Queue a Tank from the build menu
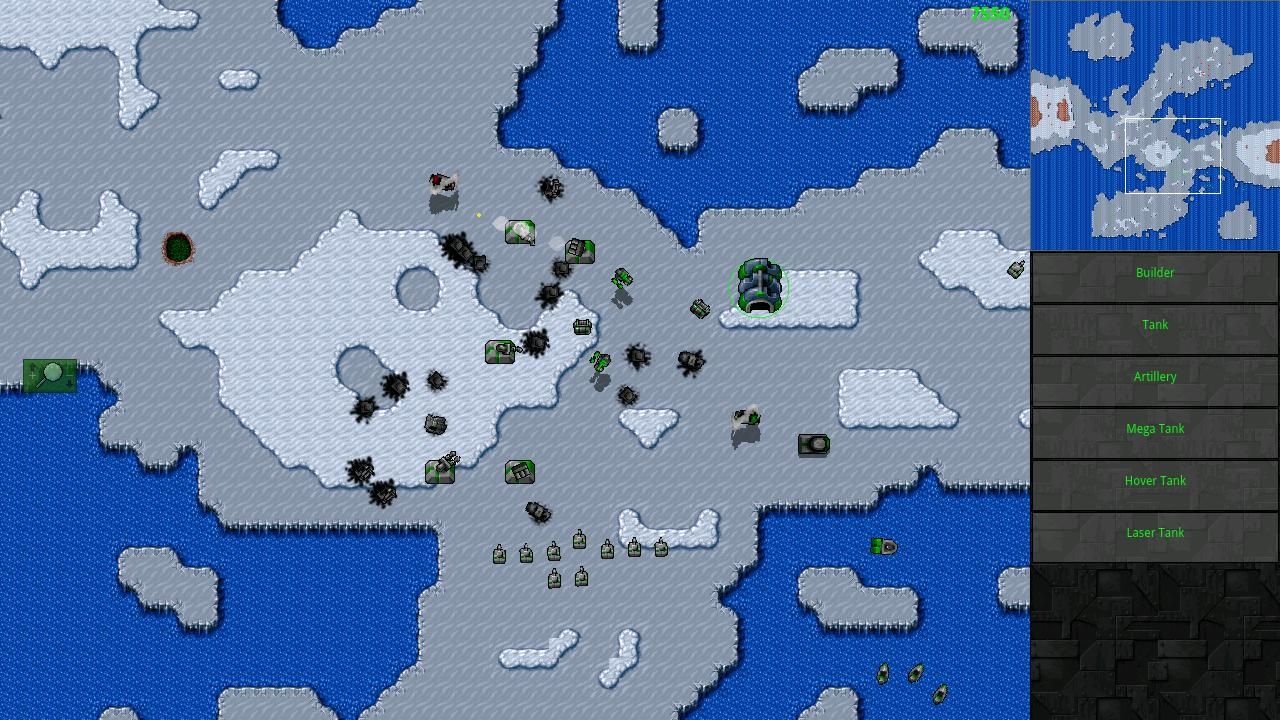Viewport: 1280px width, 720px height. [1155, 324]
